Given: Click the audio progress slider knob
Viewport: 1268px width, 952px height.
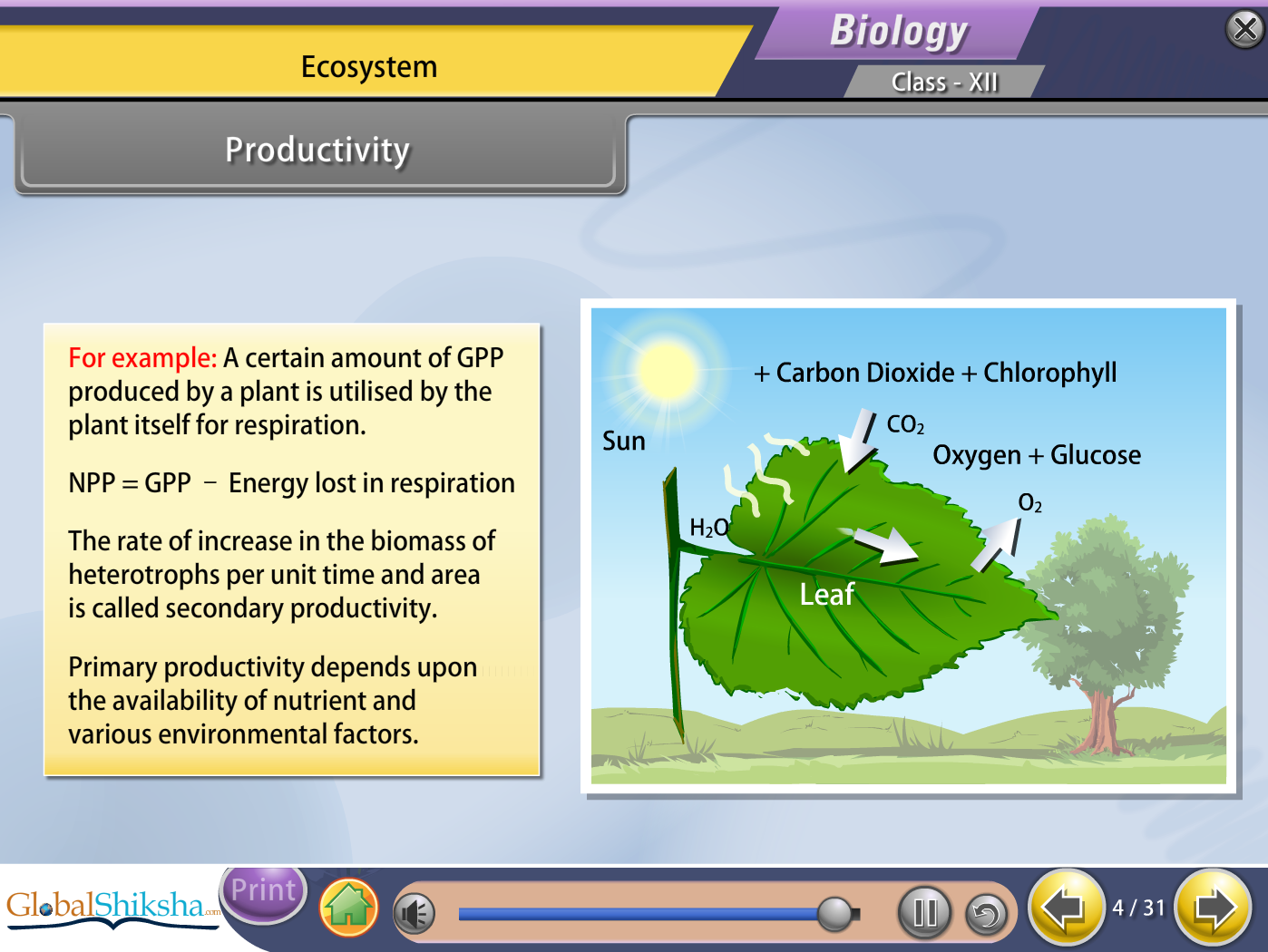Looking at the screenshot, I should (x=834, y=913).
